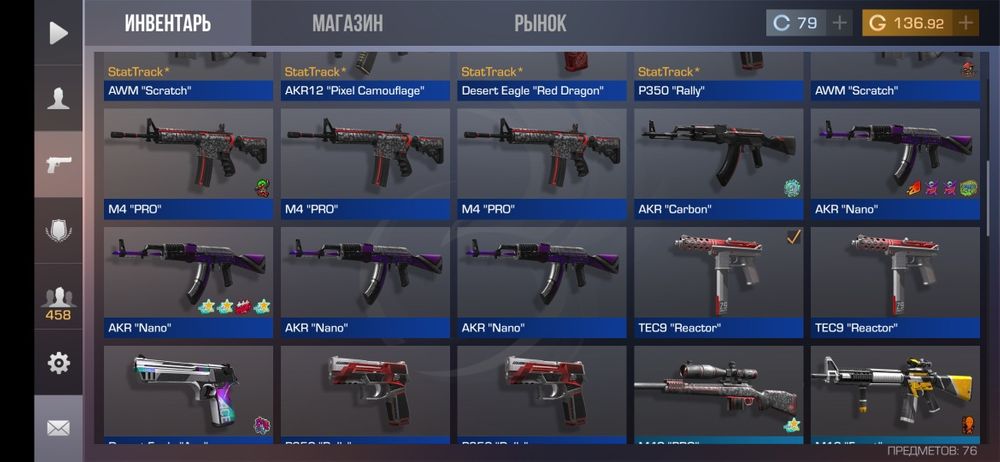Open the play menu arrow button
Image resolution: width=1000 pixels, height=462 pixels.
58,34
